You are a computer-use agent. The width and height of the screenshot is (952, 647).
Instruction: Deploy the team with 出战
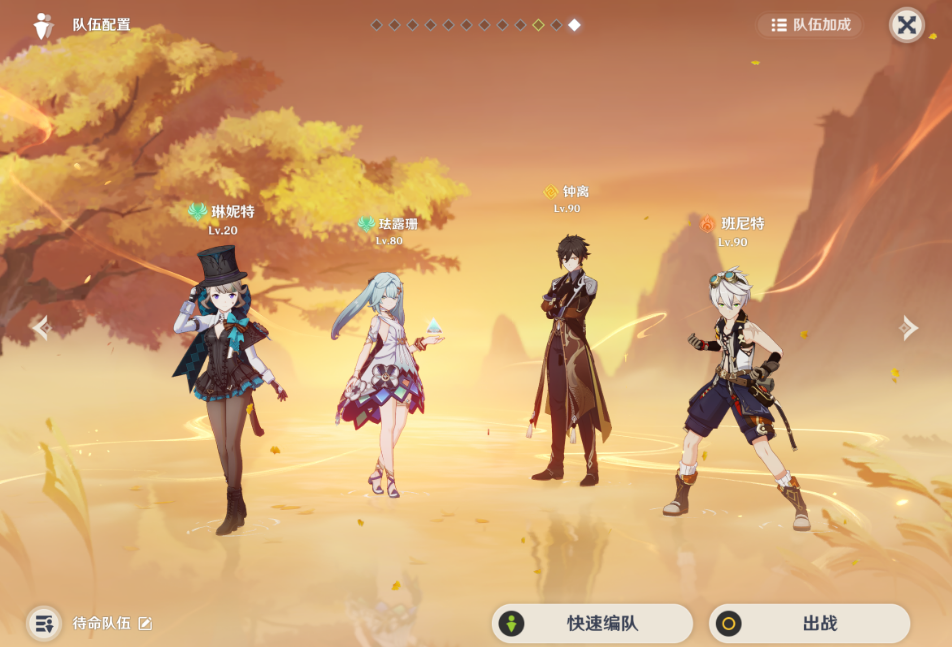pyautogui.click(x=809, y=623)
